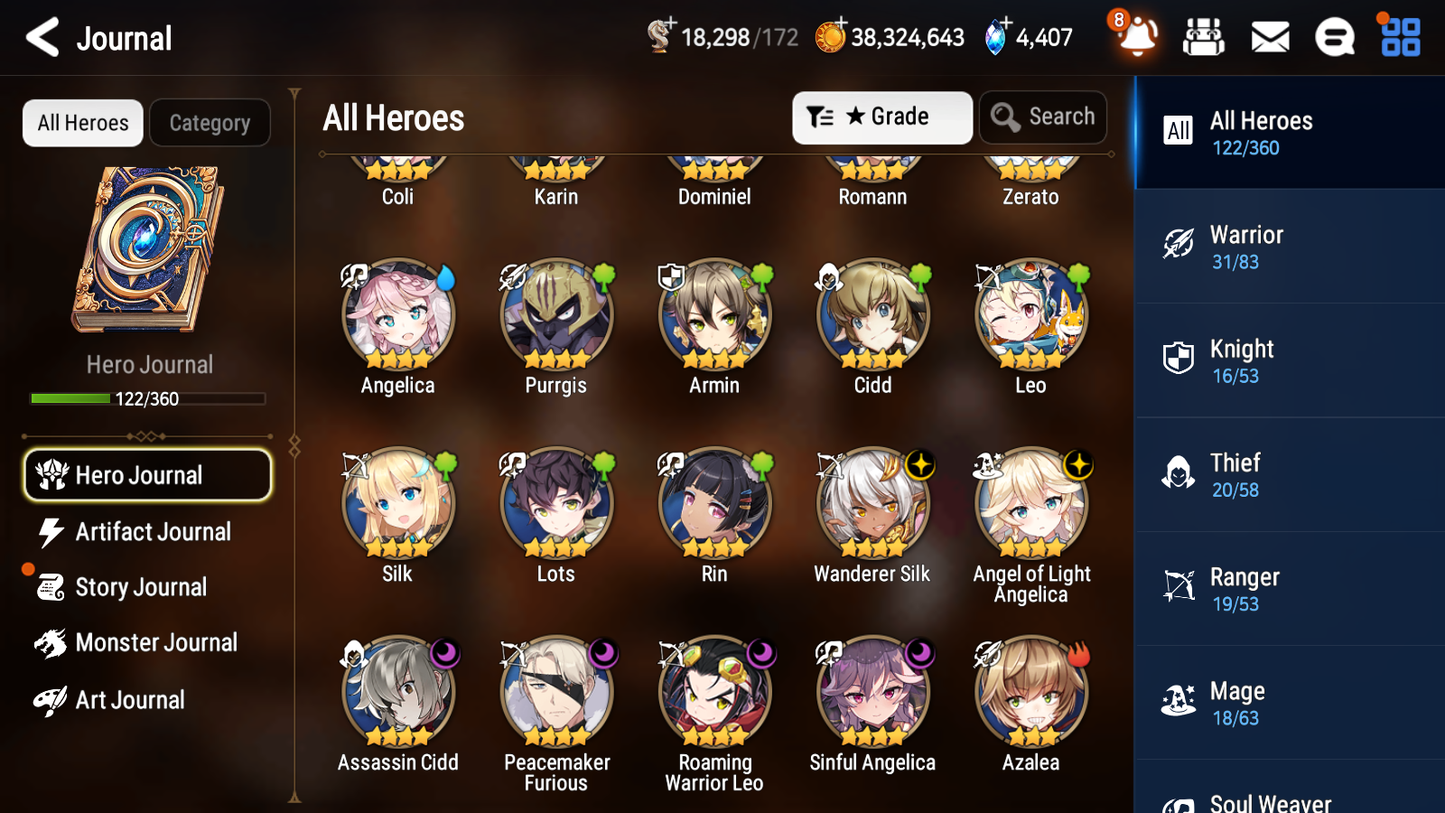The image size is (1445, 813).
Task: Switch to the Category view toggle
Action: tap(210, 123)
